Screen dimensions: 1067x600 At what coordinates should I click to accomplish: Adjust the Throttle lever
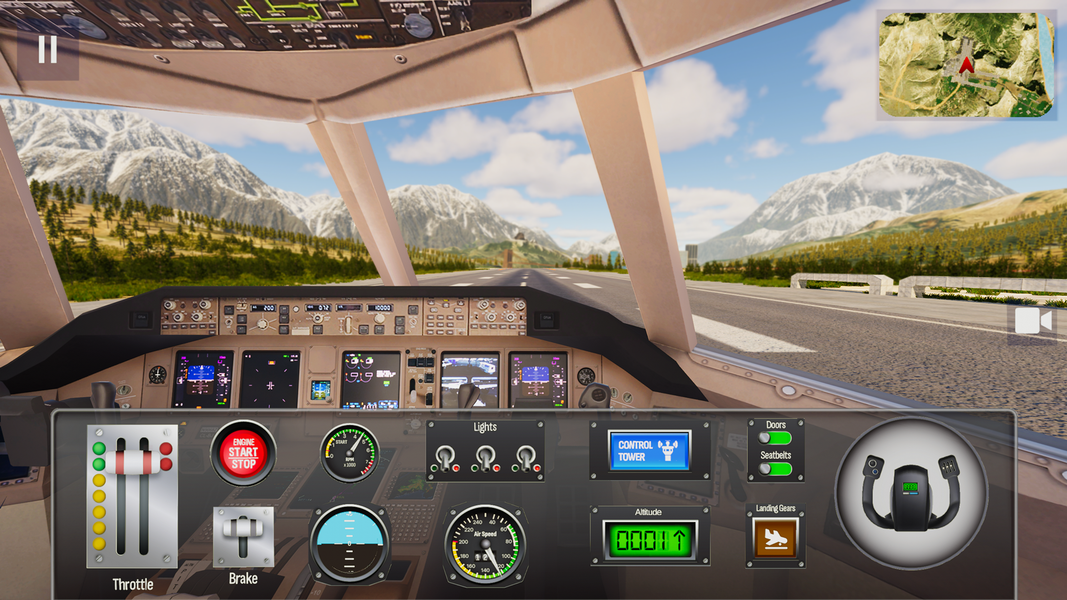132,462
